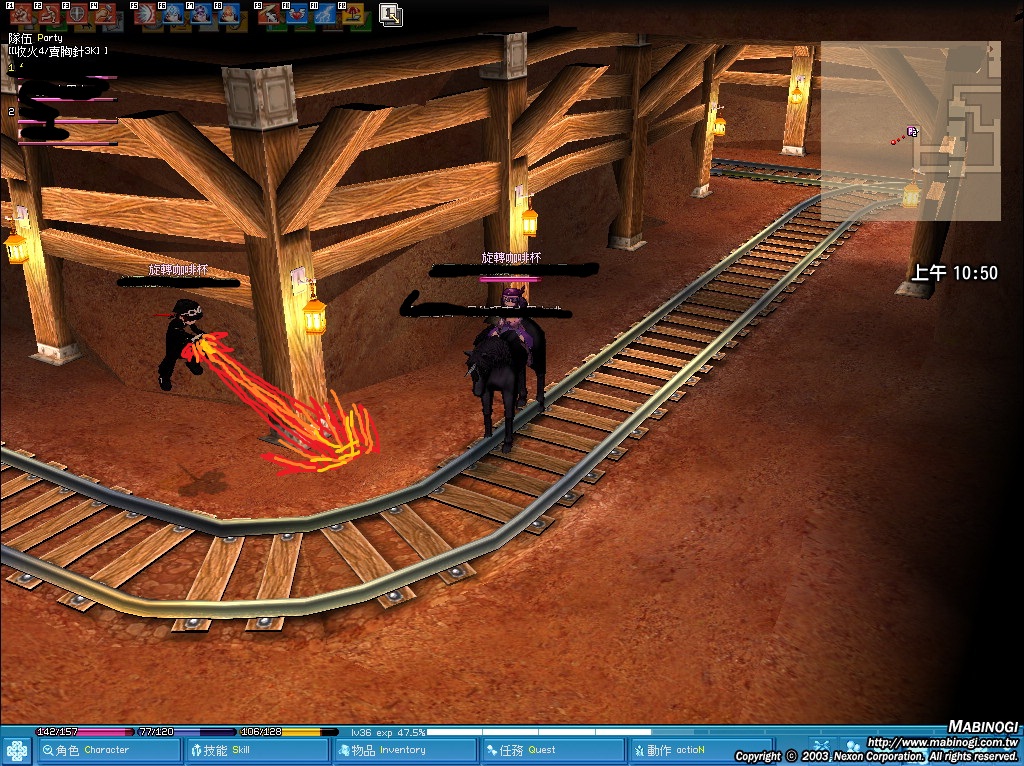
Task: Switch the hotkey bar set
Action: point(391,14)
